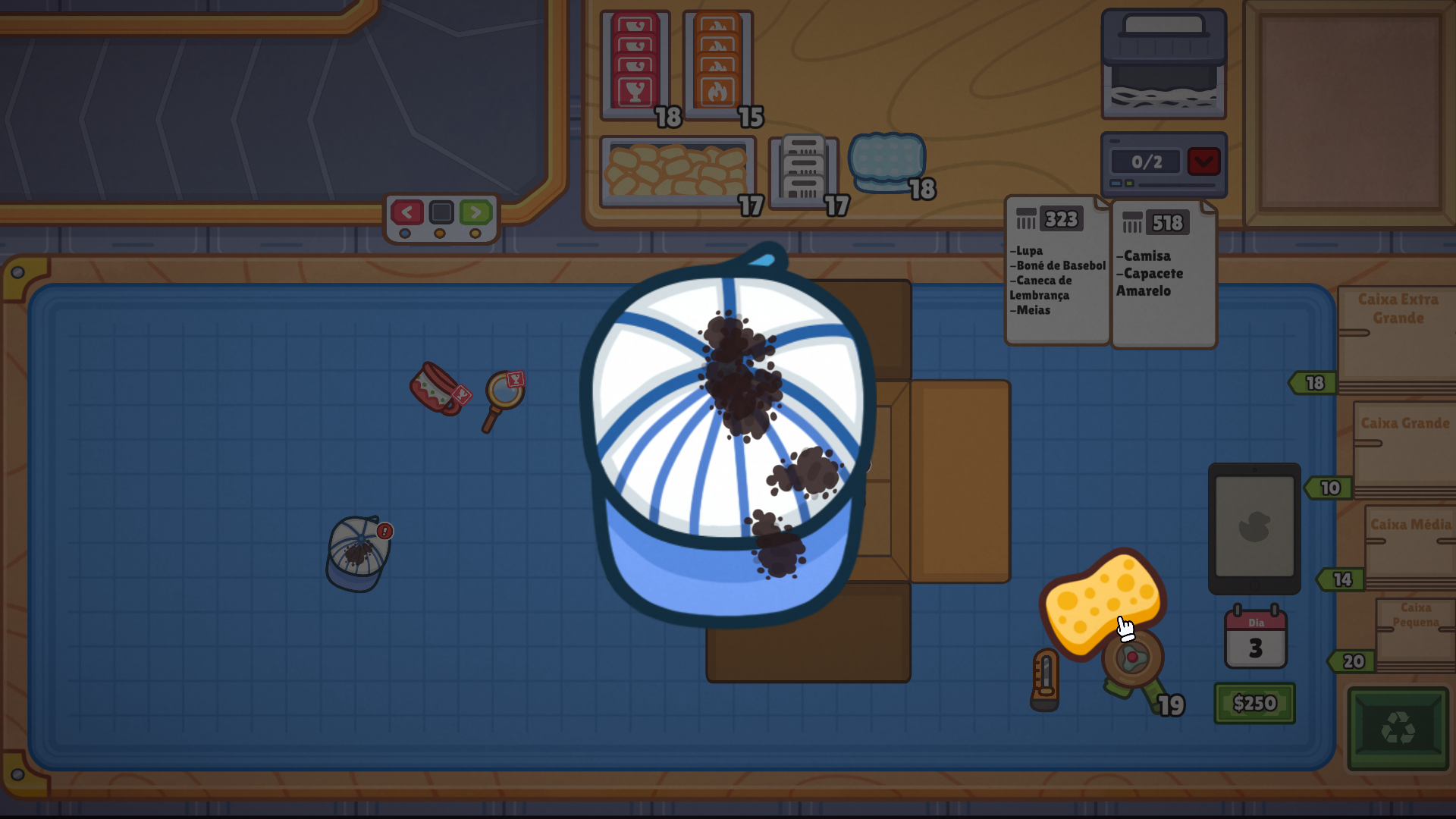
Task: Grab the blue bubble wrap roll
Action: tap(886, 162)
